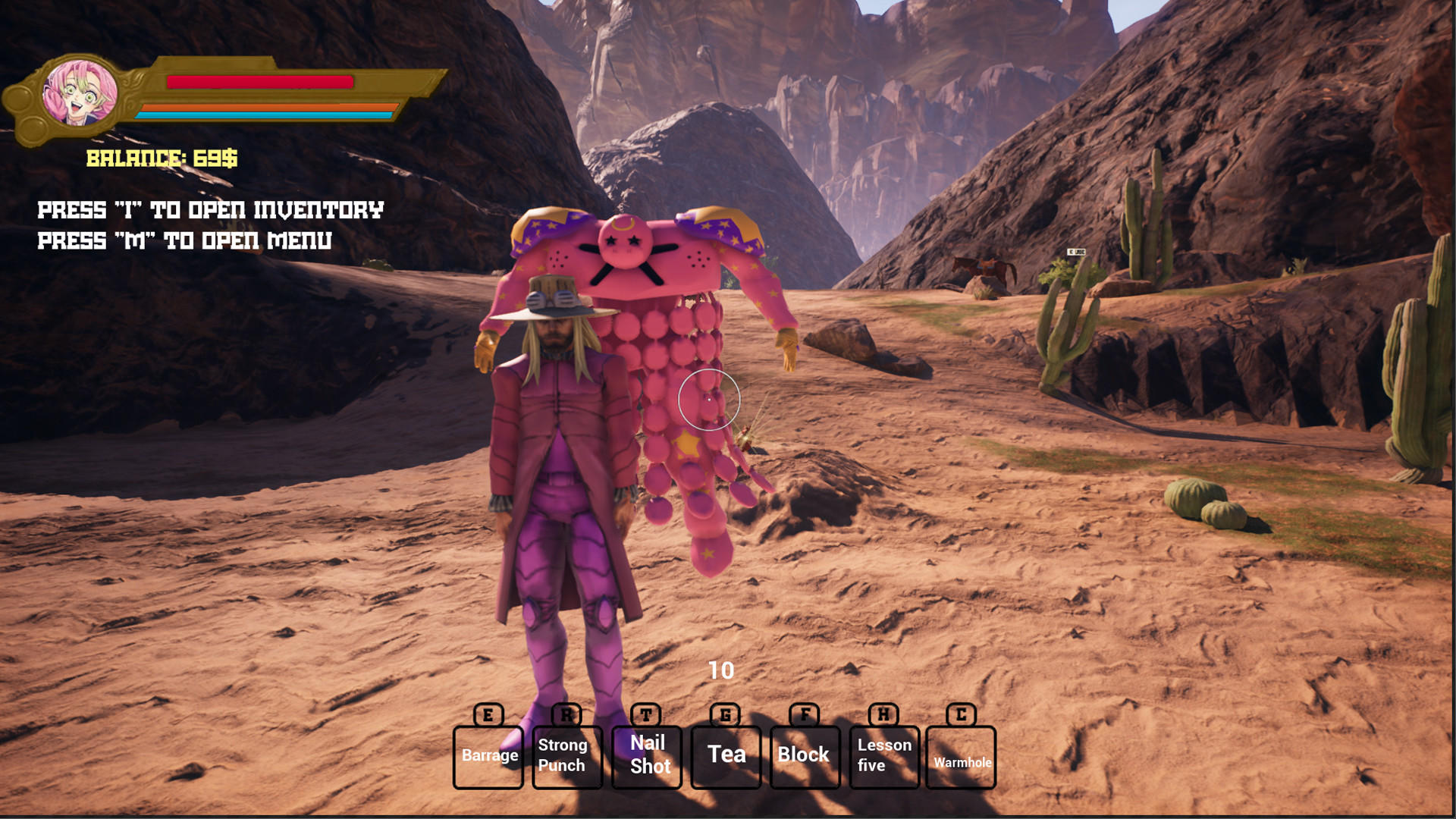Click the E keybind label above Barrage

point(488,715)
